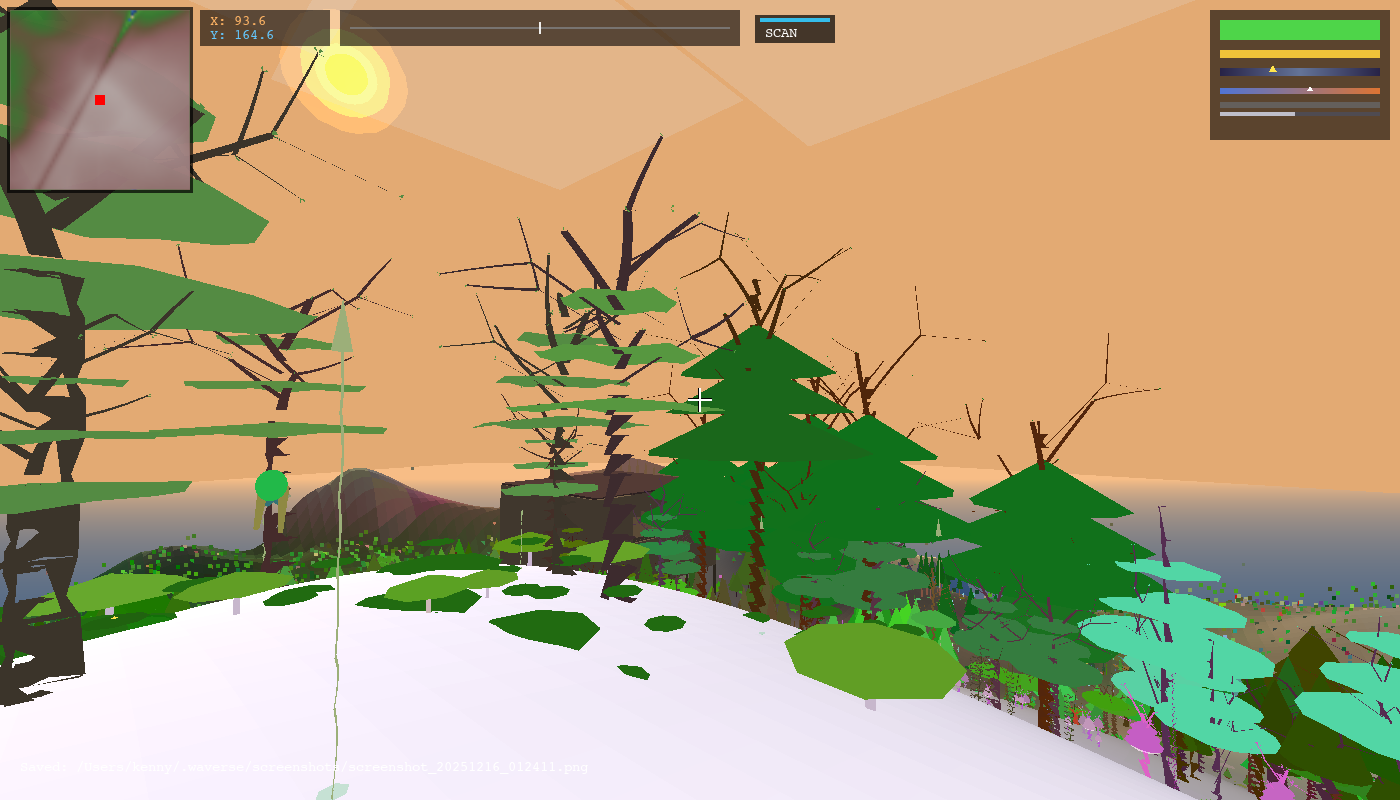Viewport: 1400px width, 800px height.
Task: Click the white marker on the blue-orange gradient bar
Action: pyautogui.click(x=1311, y=89)
